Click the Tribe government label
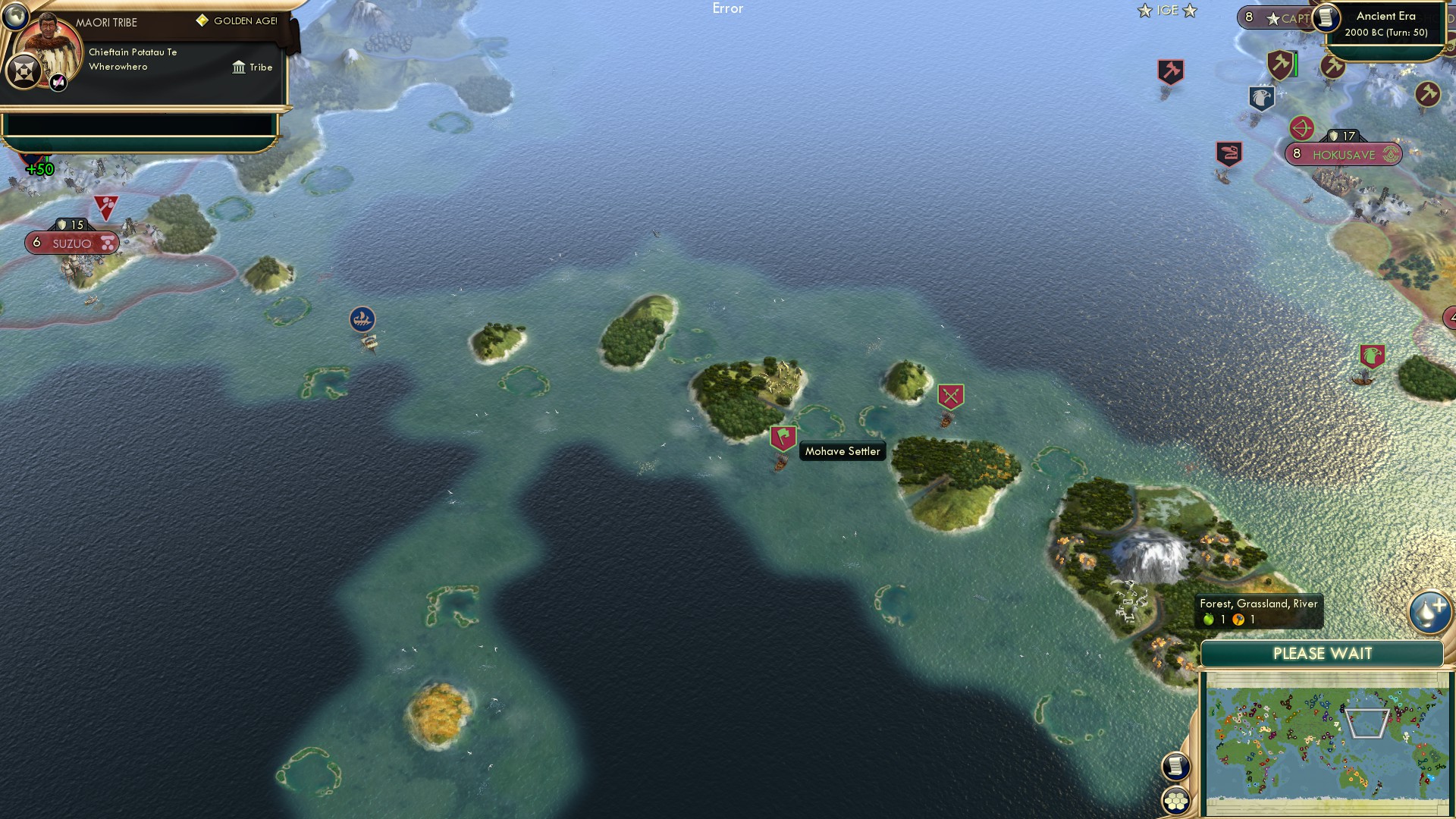Viewport: 1456px width, 819px height. pyautogui.click(x=254, y=67)
